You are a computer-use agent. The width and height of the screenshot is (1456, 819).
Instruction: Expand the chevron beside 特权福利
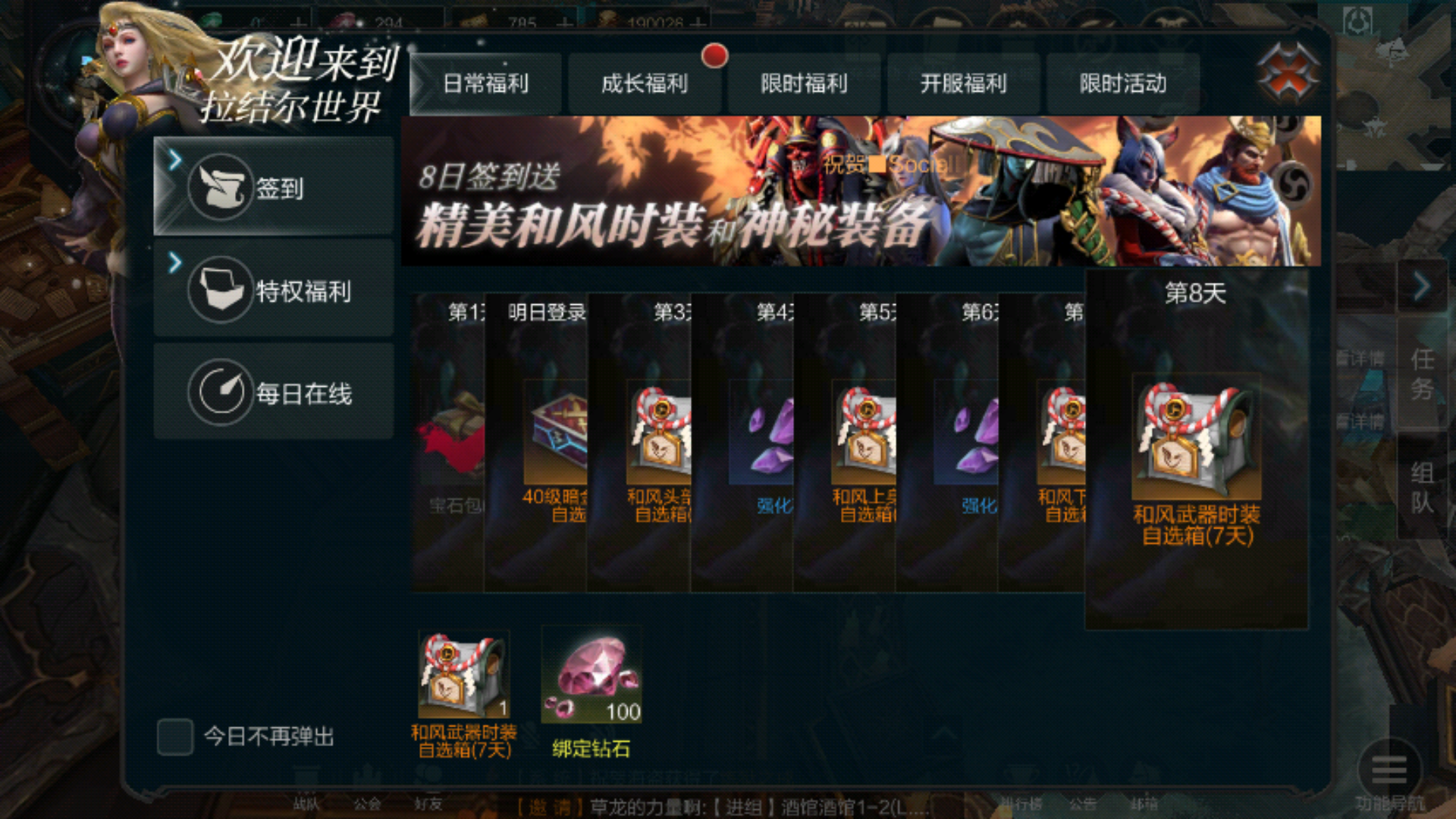pos(174,262)
